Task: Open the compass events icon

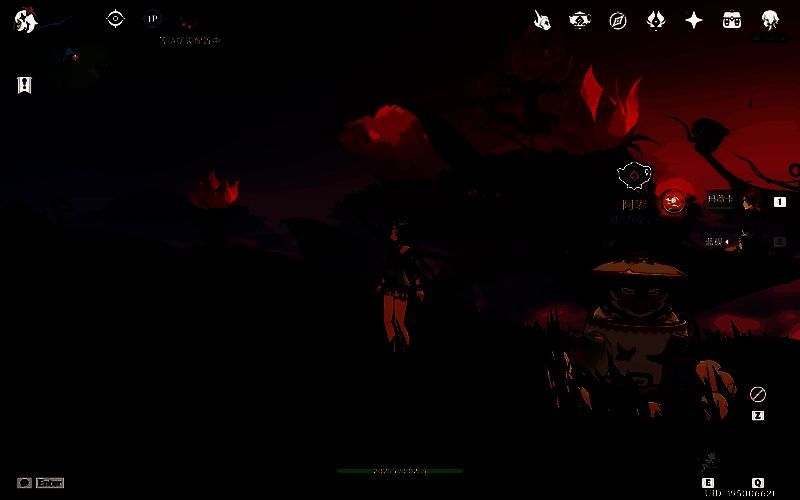Action: [618, 20]
